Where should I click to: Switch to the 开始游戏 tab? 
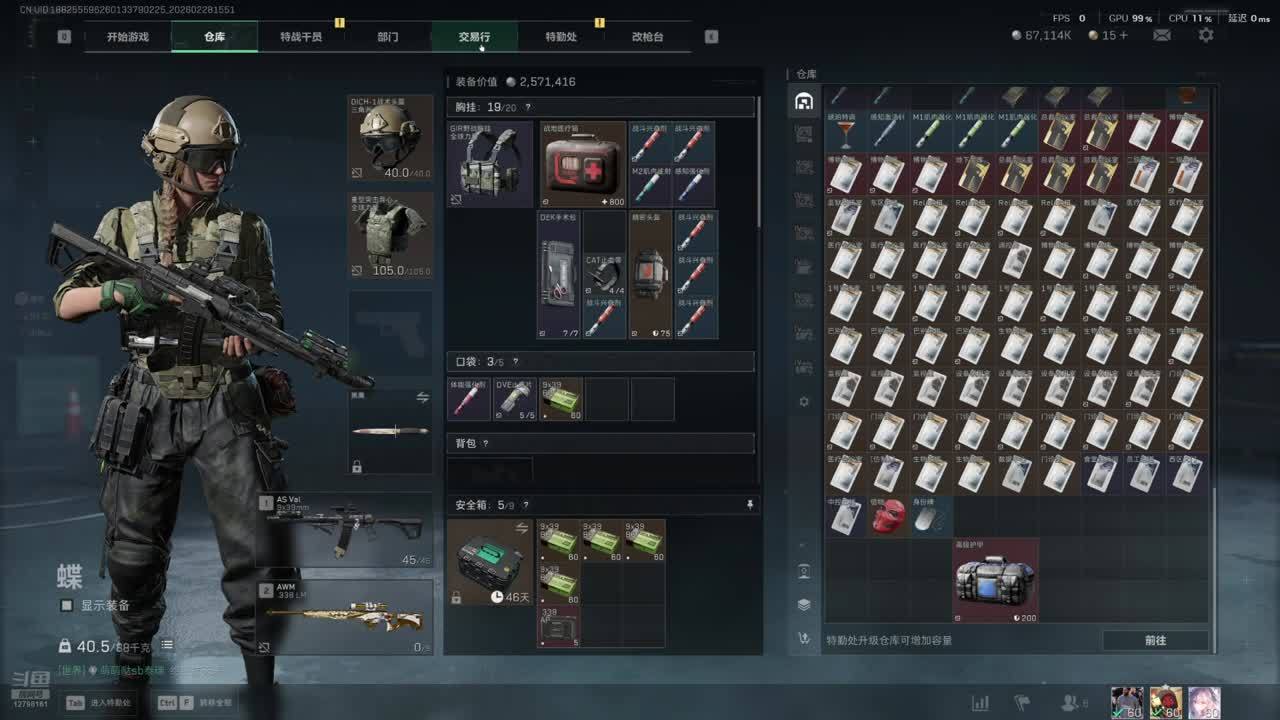128,37
